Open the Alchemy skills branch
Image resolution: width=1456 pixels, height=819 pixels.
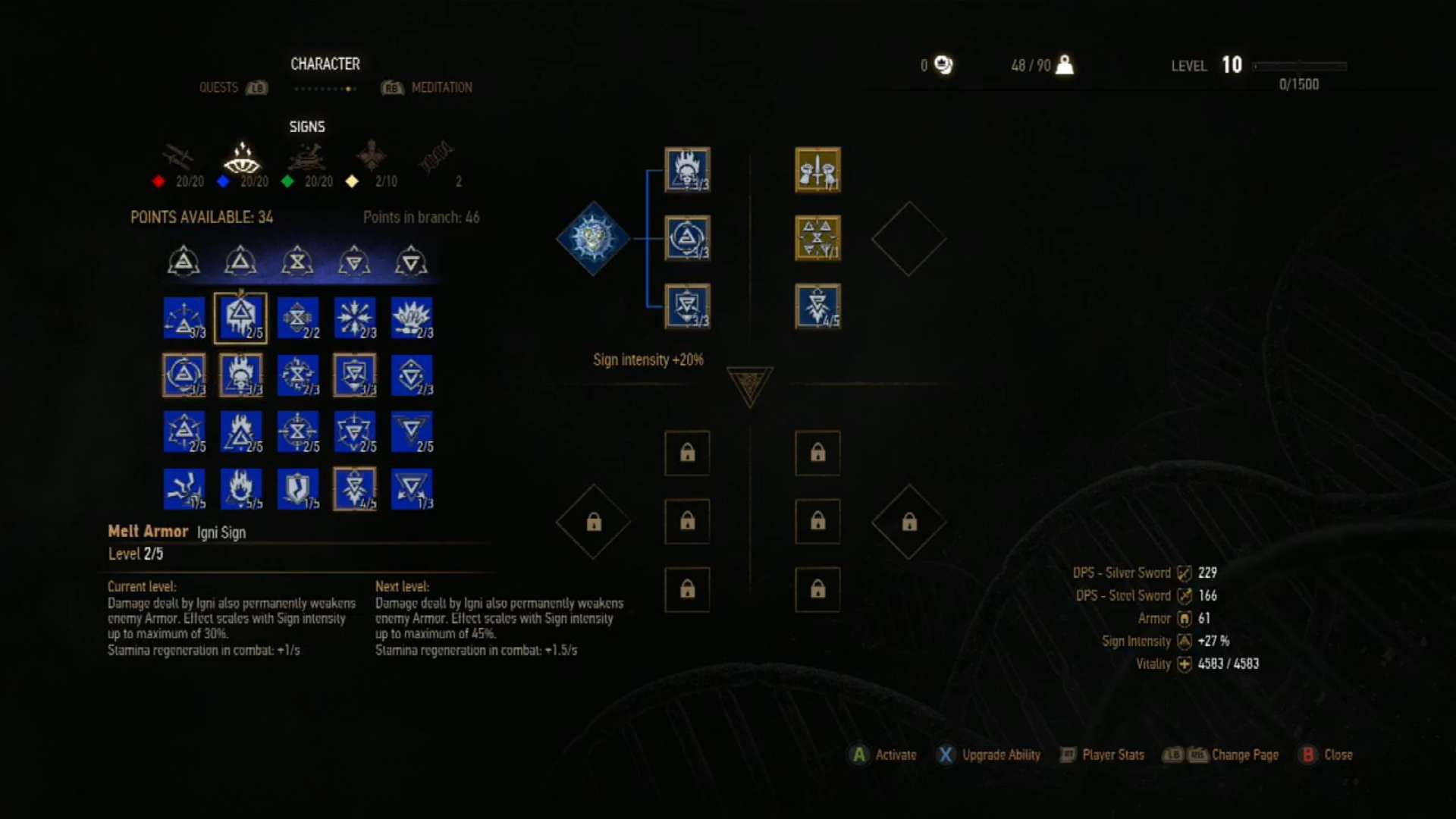coord(309,159)
